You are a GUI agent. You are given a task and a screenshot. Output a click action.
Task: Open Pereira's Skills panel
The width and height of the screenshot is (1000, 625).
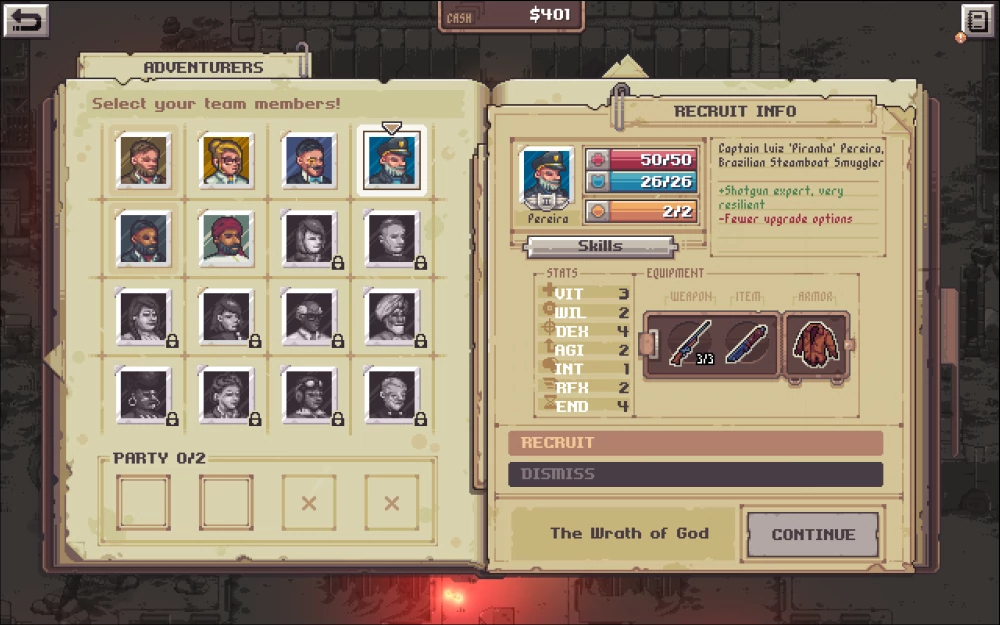tap(600, 246)
